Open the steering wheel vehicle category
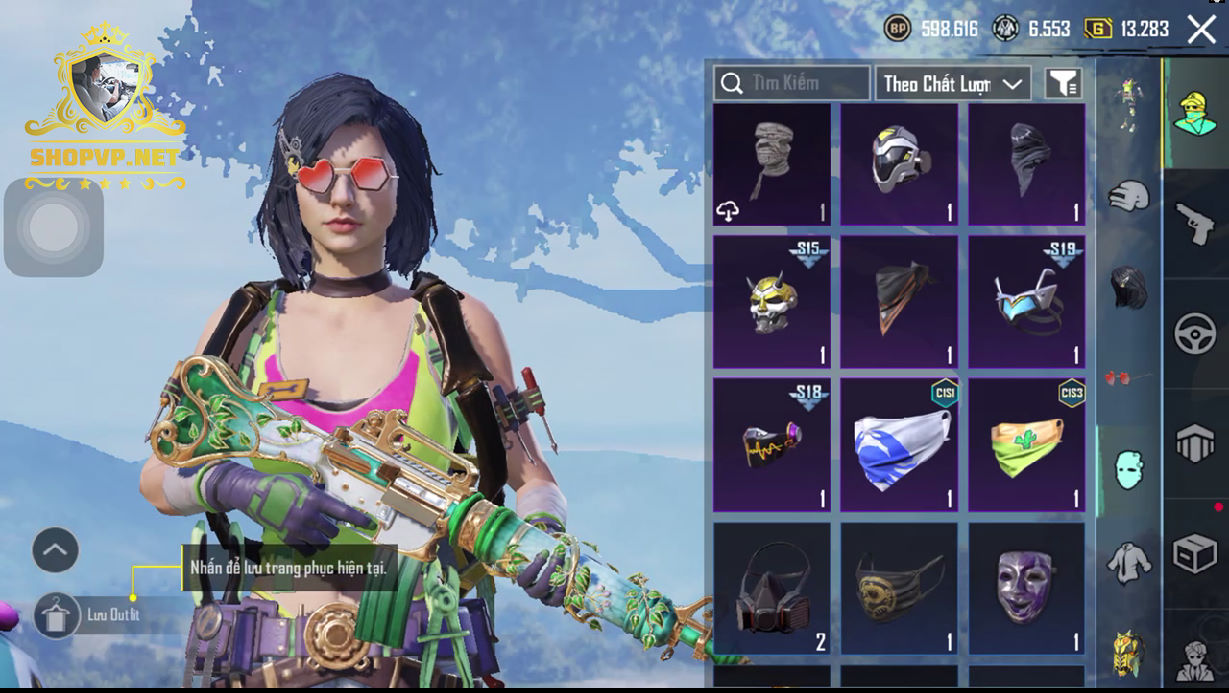Screen dimensions: 1229x693 [x=1194, y=334]
